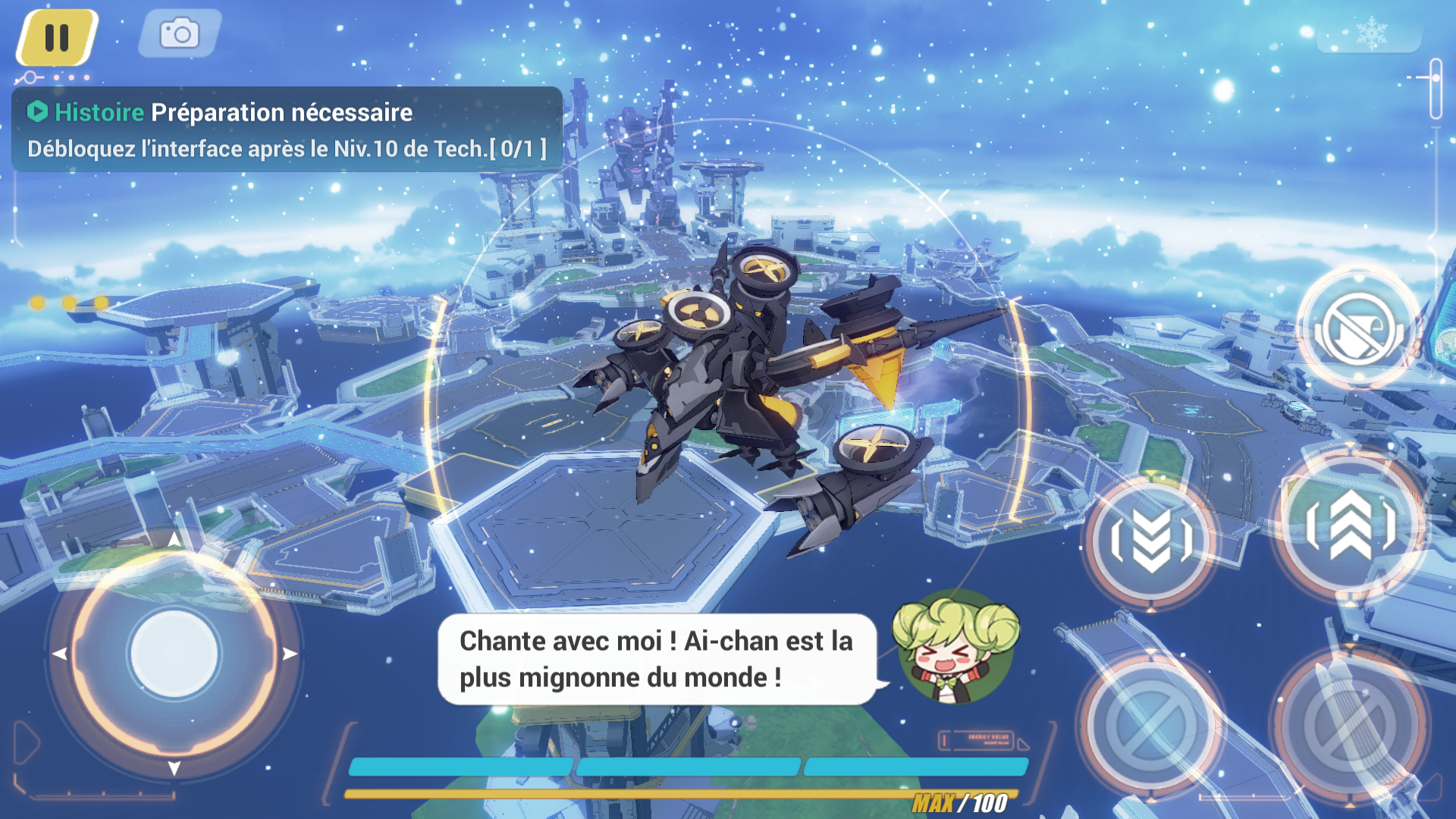Tap Ai-chan's speech bubble
Image resolution: width=1456 pixels, height=819 pixels.
[657, 659]
